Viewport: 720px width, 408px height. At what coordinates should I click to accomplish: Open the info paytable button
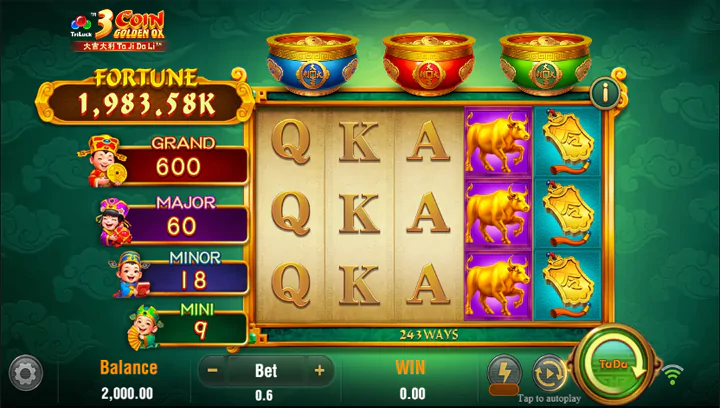coord(604,94)
